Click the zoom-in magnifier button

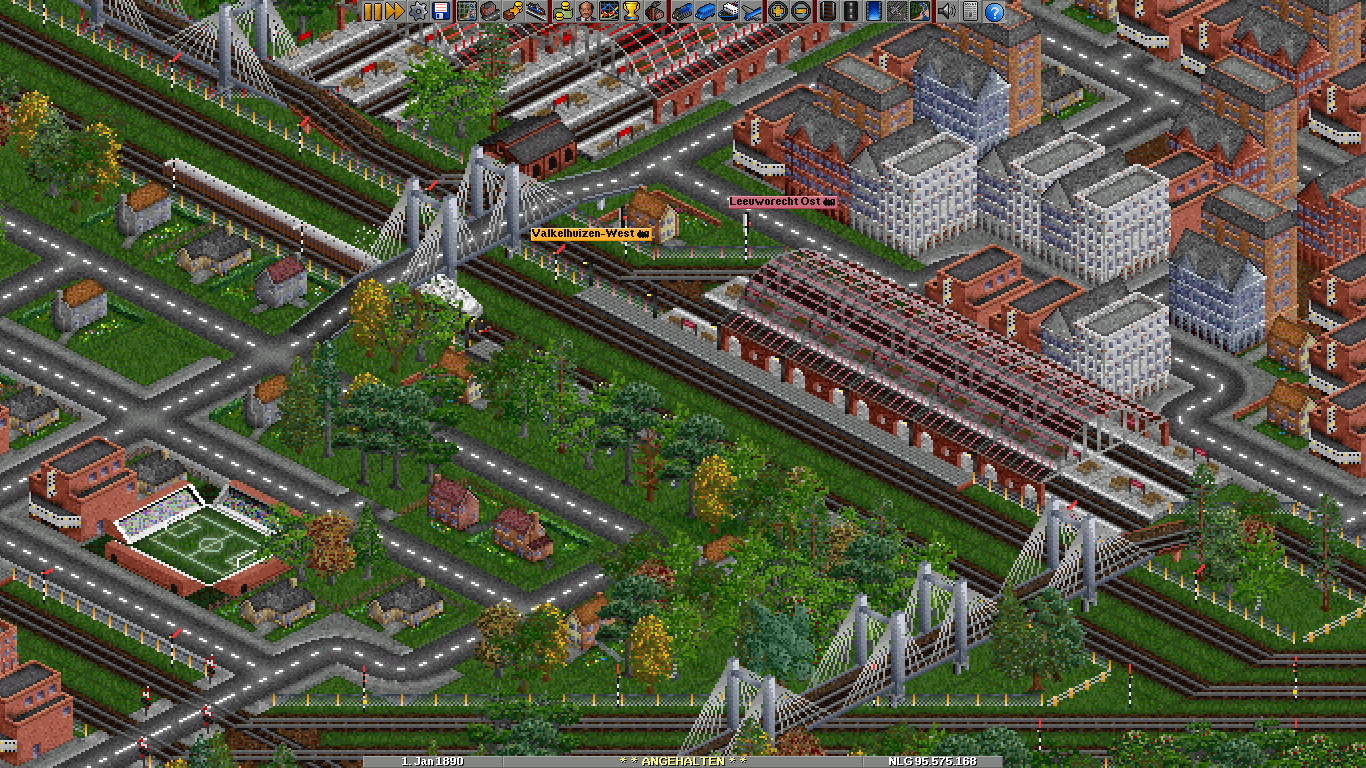(x=777, y=11)
